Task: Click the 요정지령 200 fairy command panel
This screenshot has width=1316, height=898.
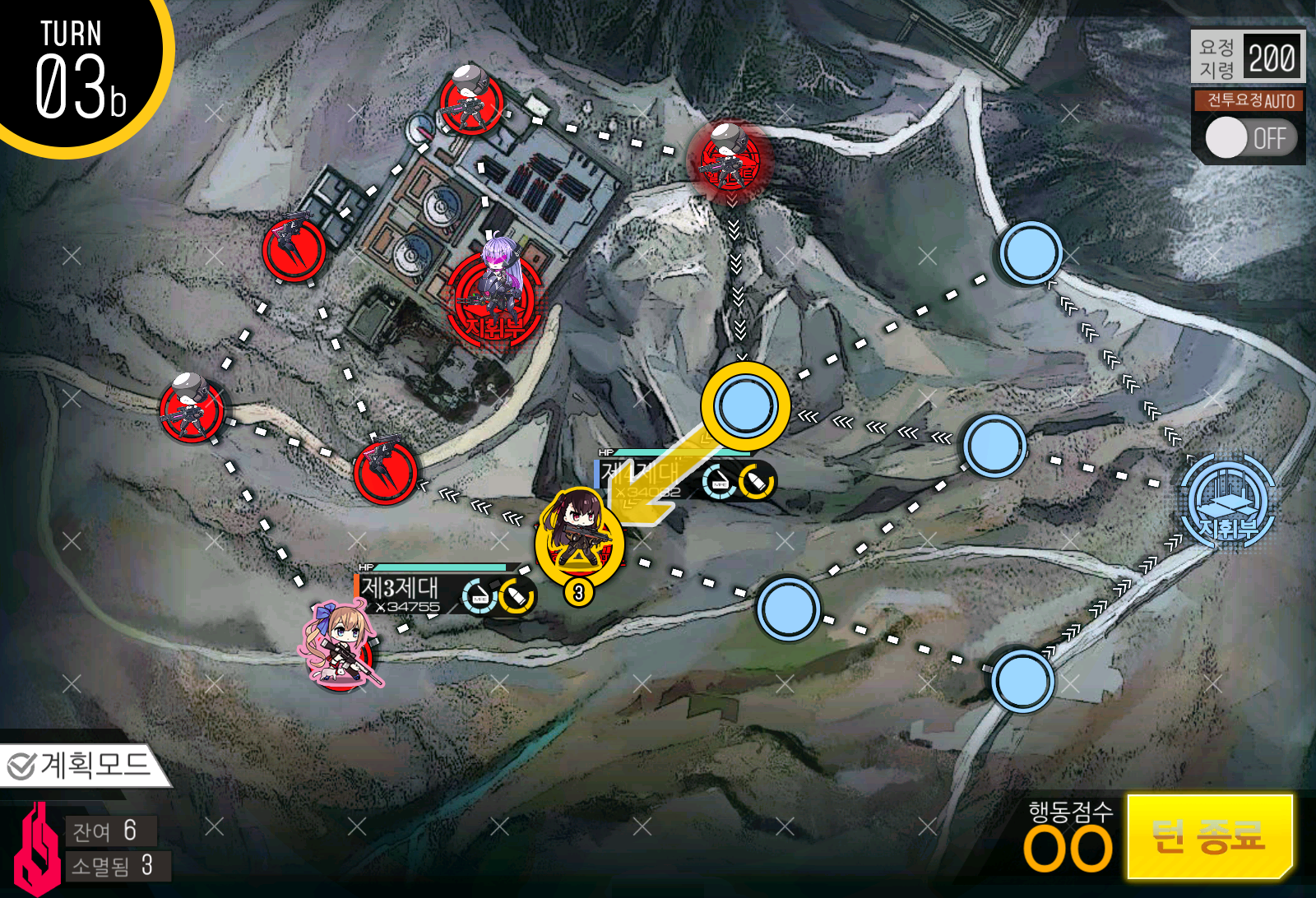Action: click(x=1247, y=58)
